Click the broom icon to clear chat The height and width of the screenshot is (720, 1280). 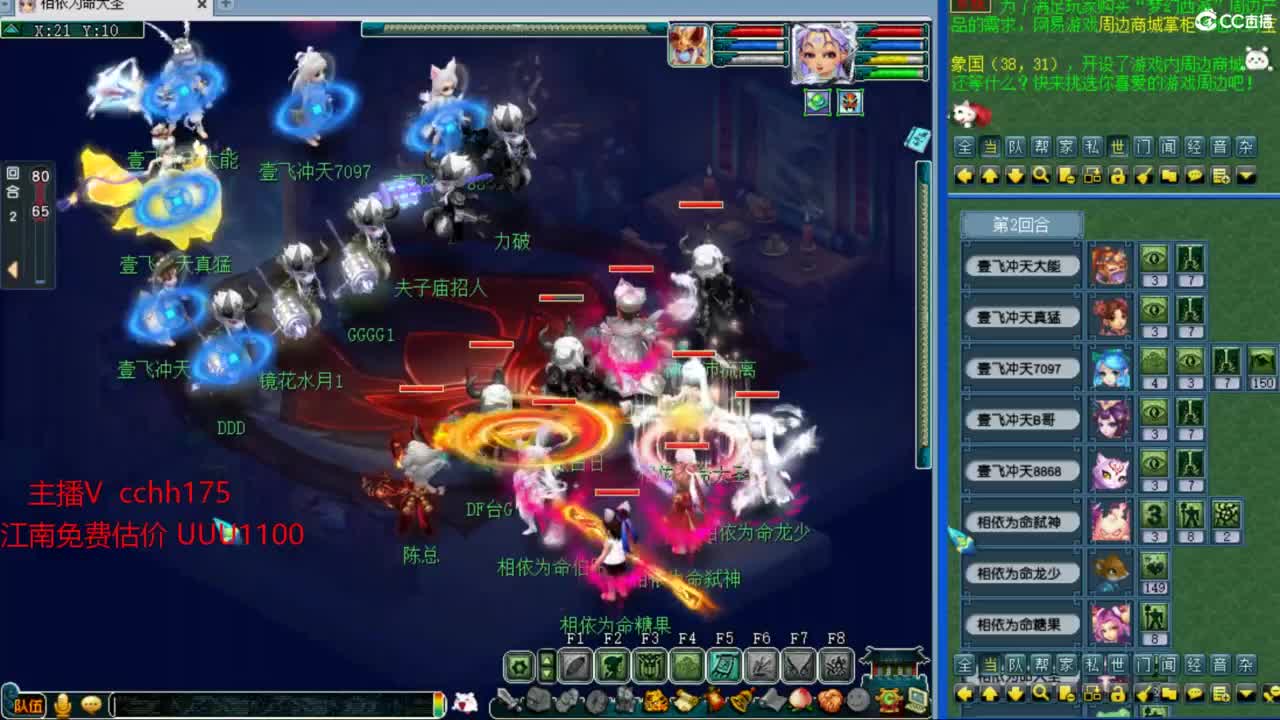[x=1143, y=175]
